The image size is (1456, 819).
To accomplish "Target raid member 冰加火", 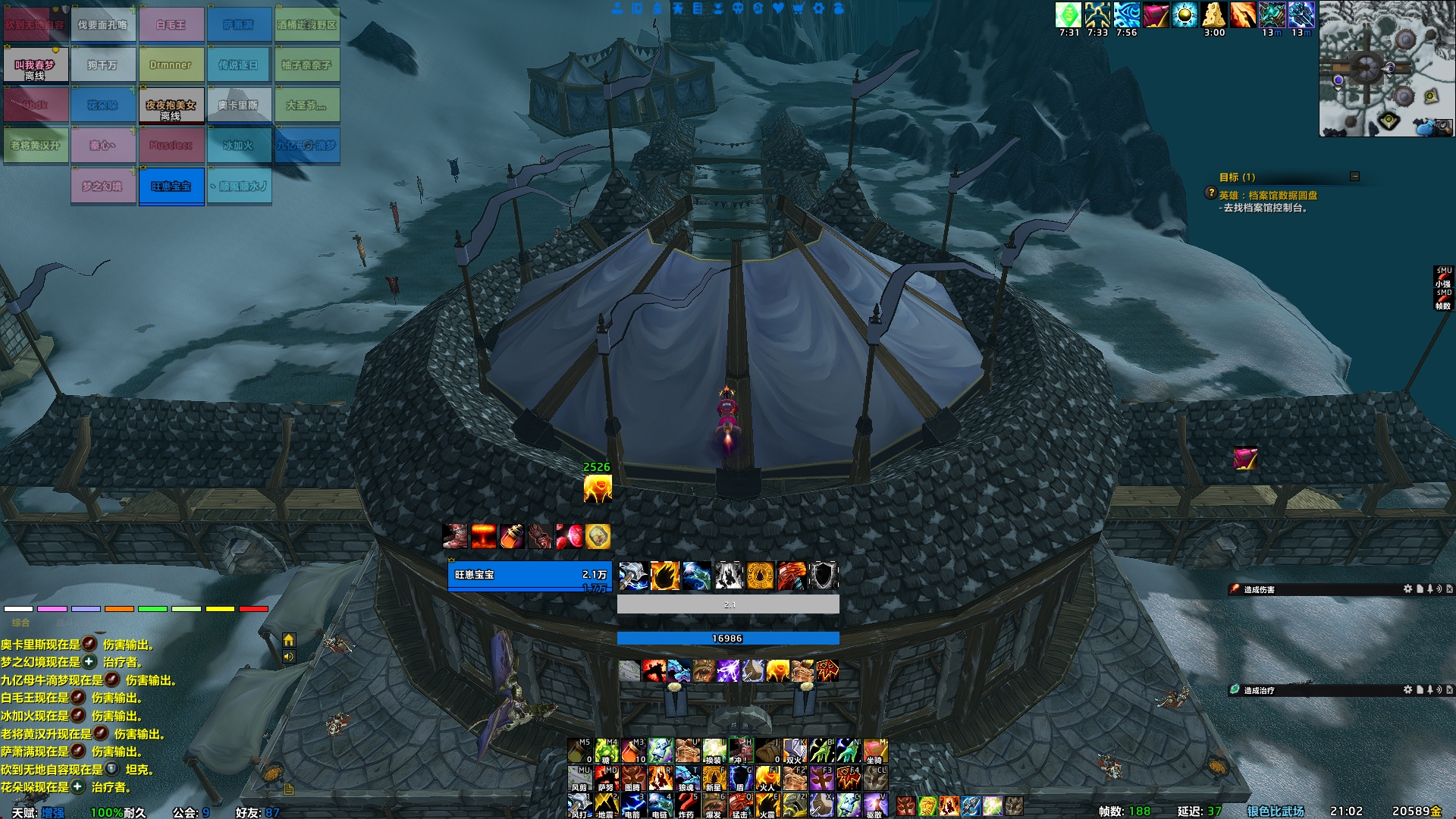I will click(x=239, y=146).
